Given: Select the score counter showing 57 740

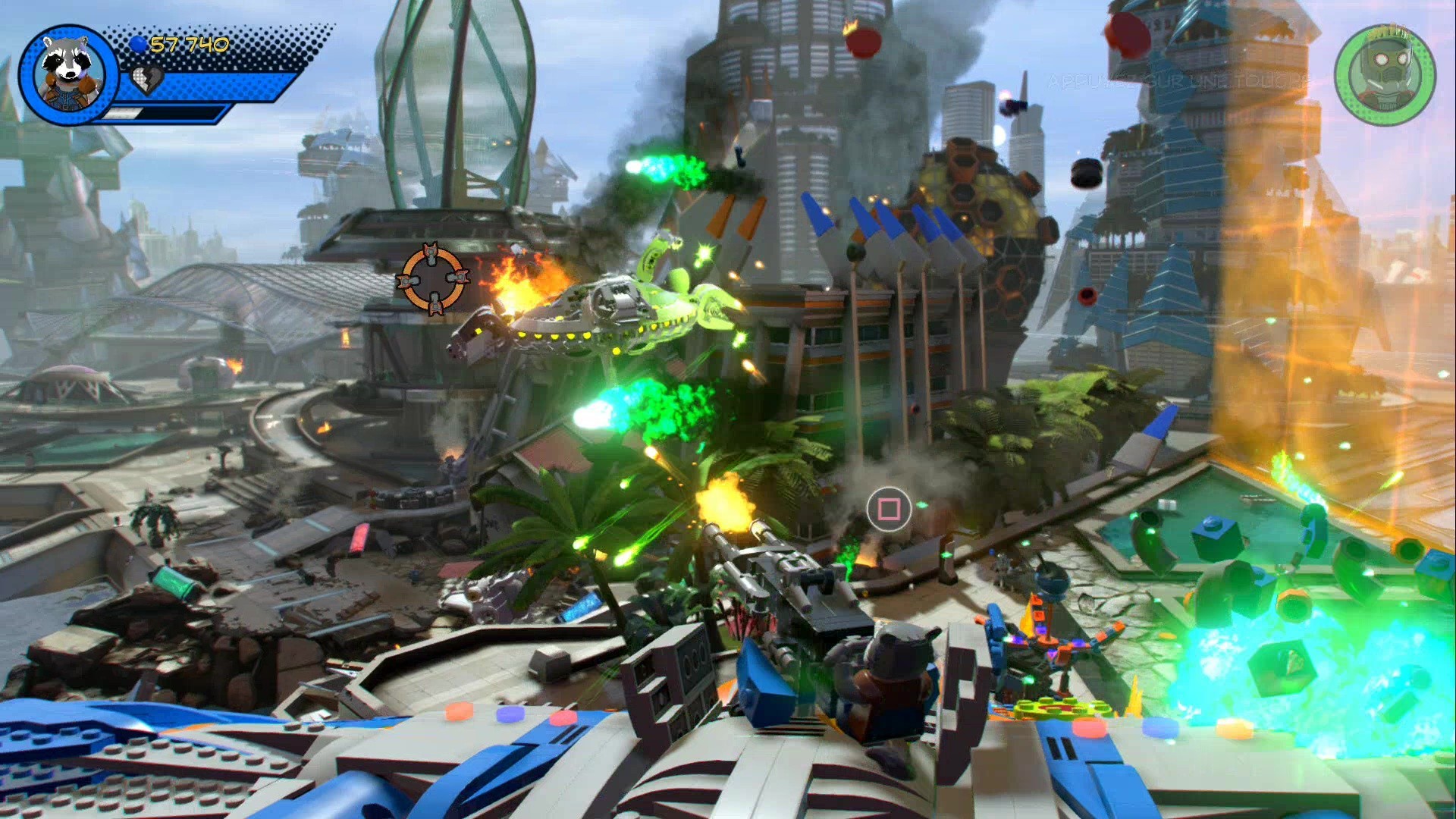Looking at the screenshot, I should point(190,43).
